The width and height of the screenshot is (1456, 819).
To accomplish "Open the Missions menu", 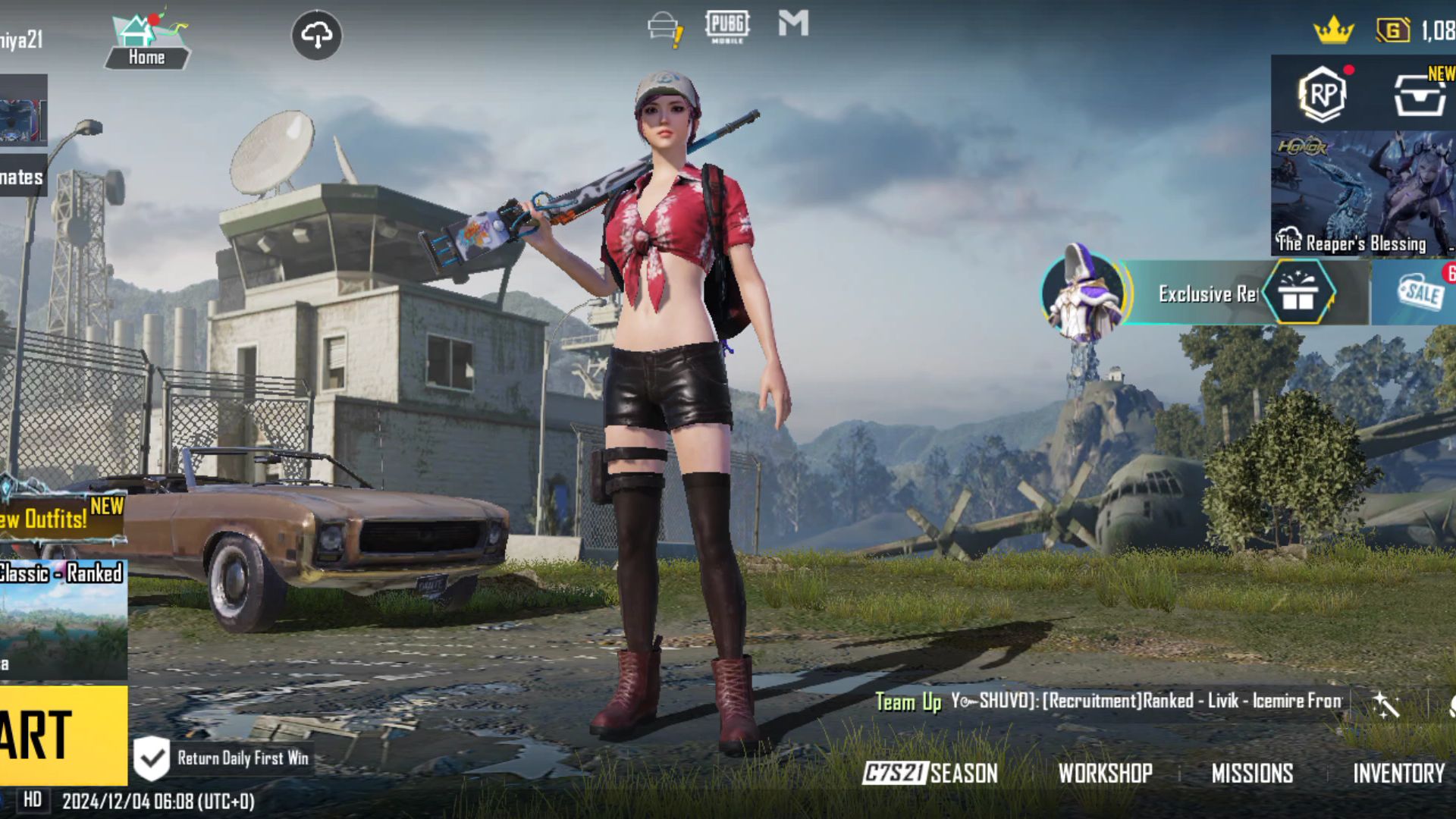I will pos(1252,773).
